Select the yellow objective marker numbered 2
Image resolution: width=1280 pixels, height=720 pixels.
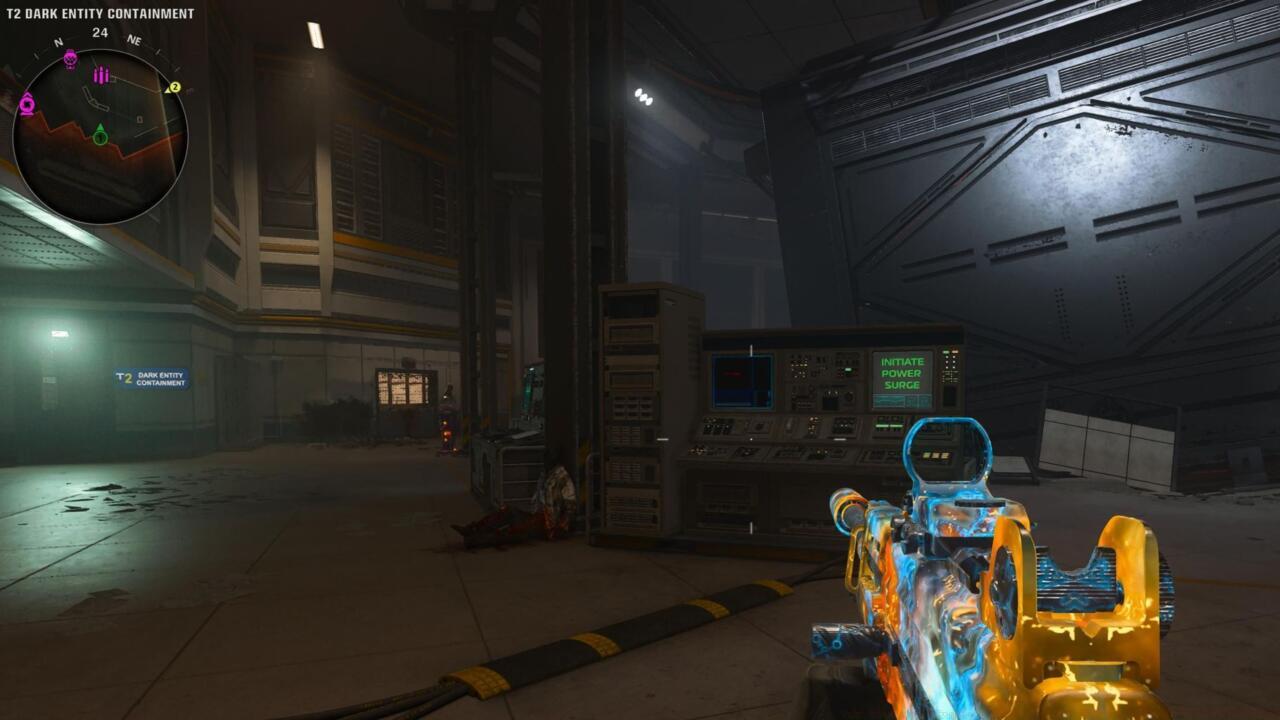174,87
